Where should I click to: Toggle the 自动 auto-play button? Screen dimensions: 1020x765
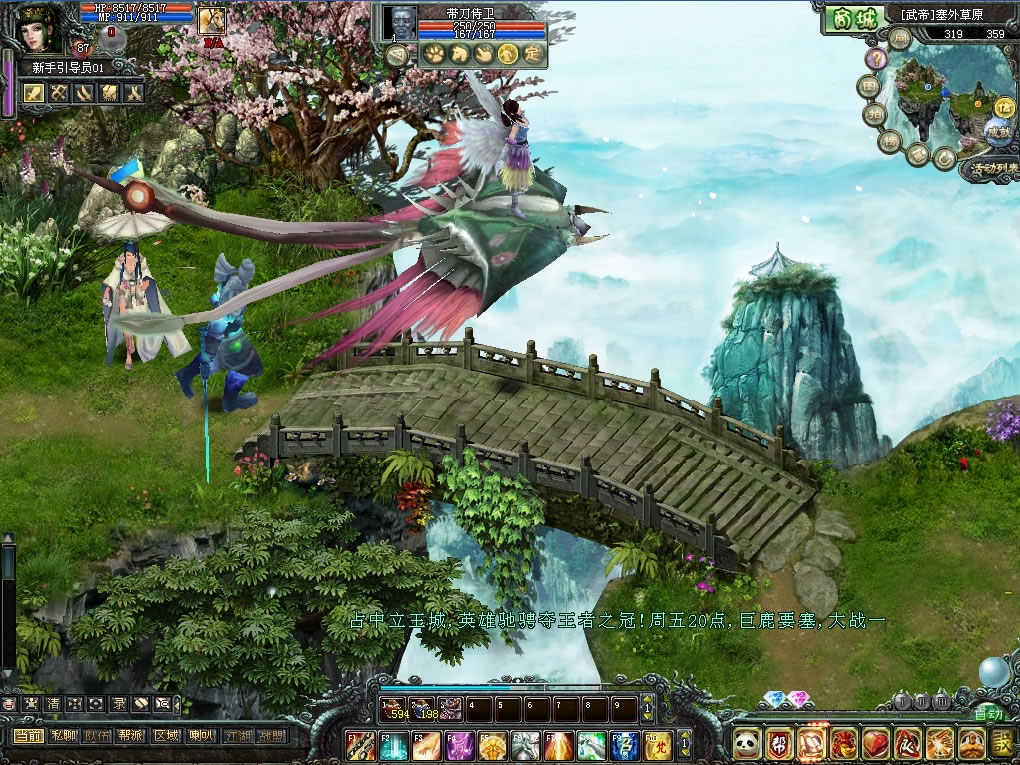[988, 714]
